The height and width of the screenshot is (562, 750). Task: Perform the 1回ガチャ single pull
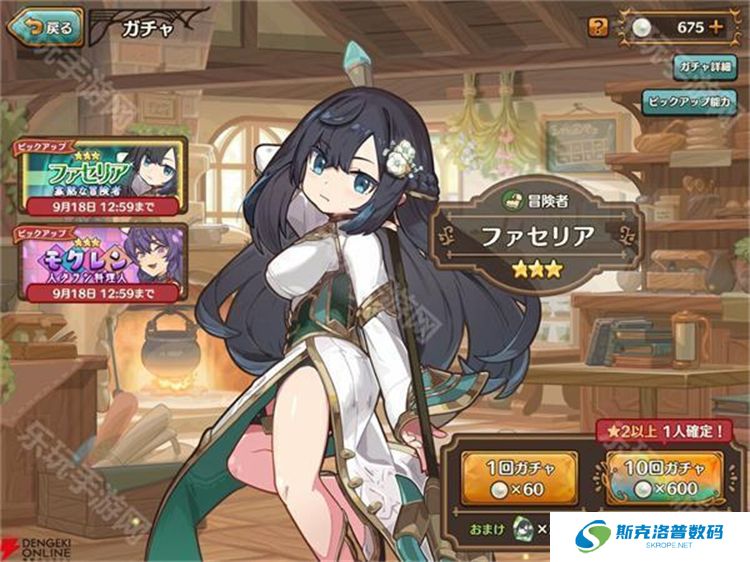(x=520, y=476)
